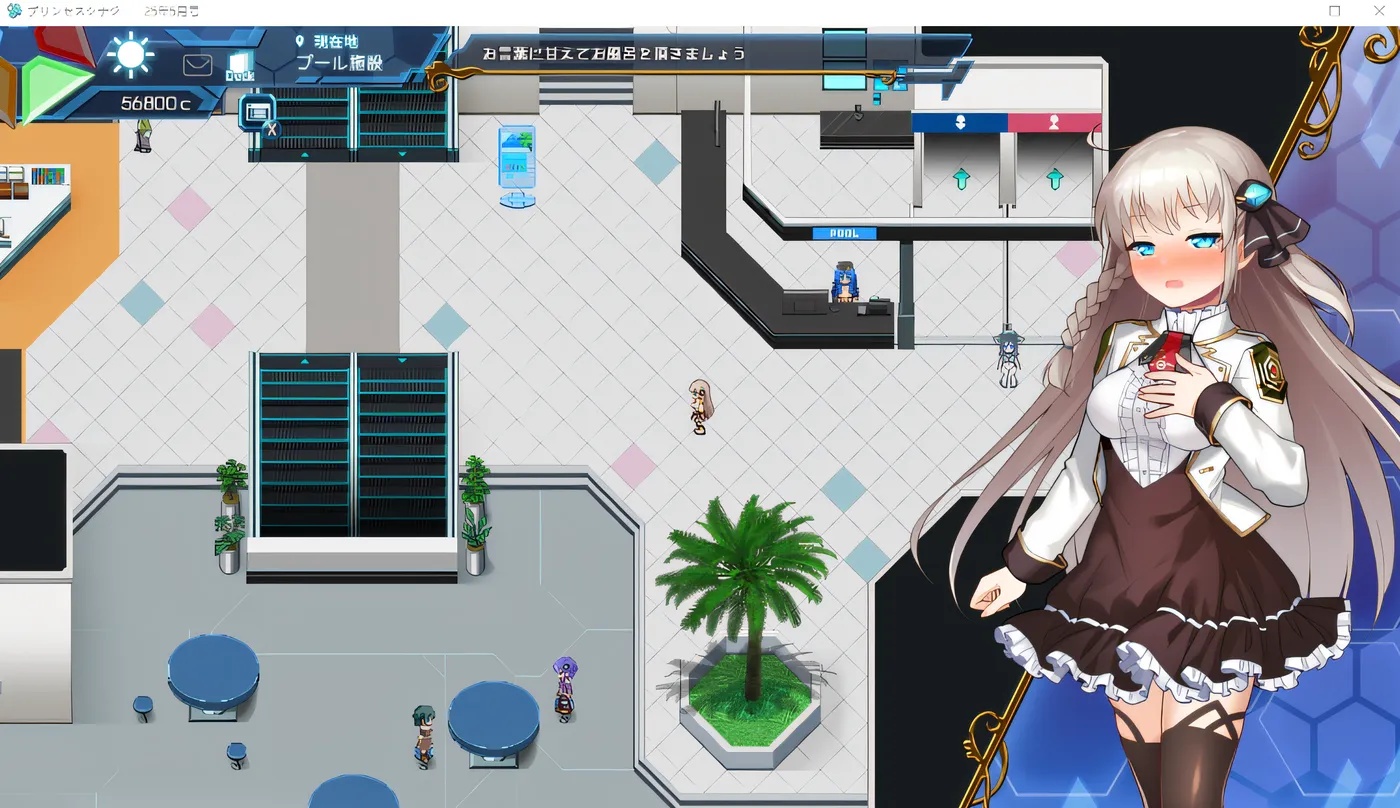
Task: Click the 56800c currency display
Action: 154,101
